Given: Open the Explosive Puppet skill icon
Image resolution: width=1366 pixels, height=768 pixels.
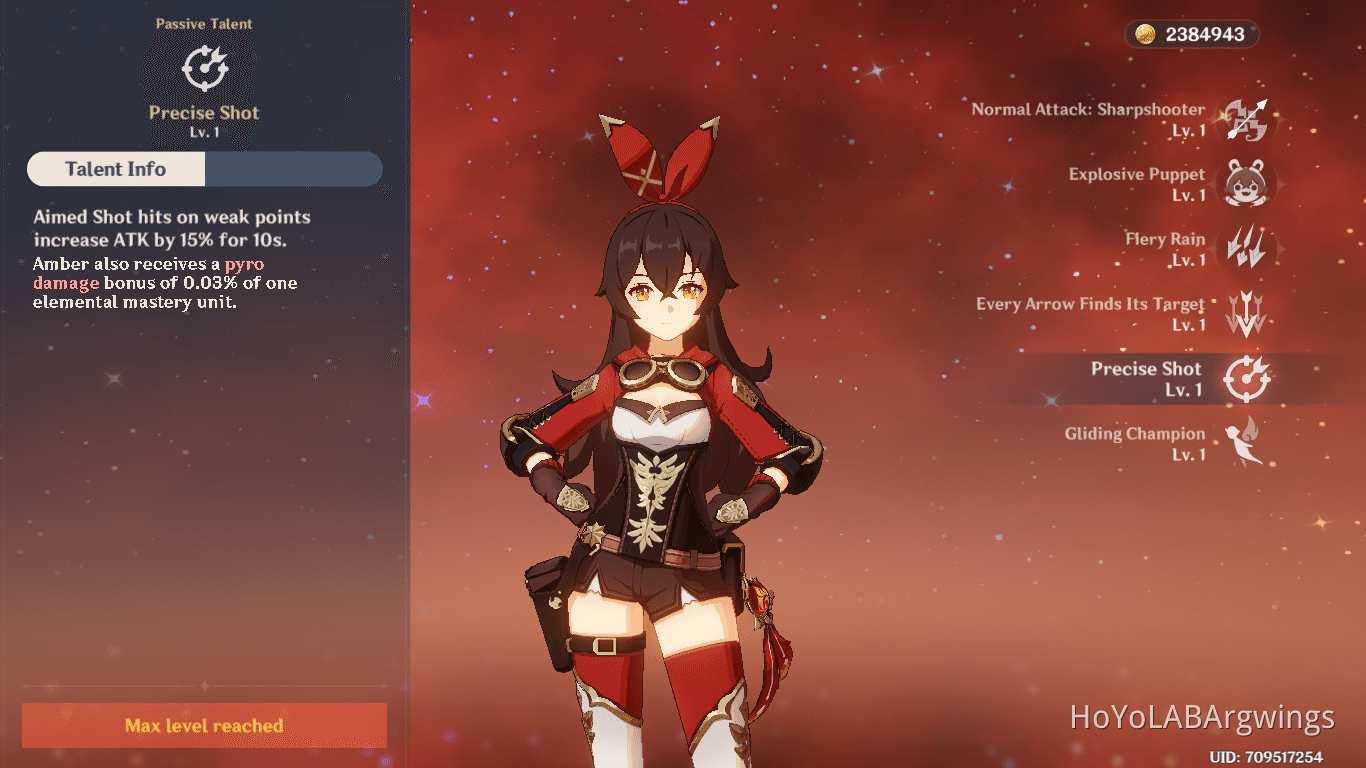Looking at the screenshot, I should click(1247, 184).
